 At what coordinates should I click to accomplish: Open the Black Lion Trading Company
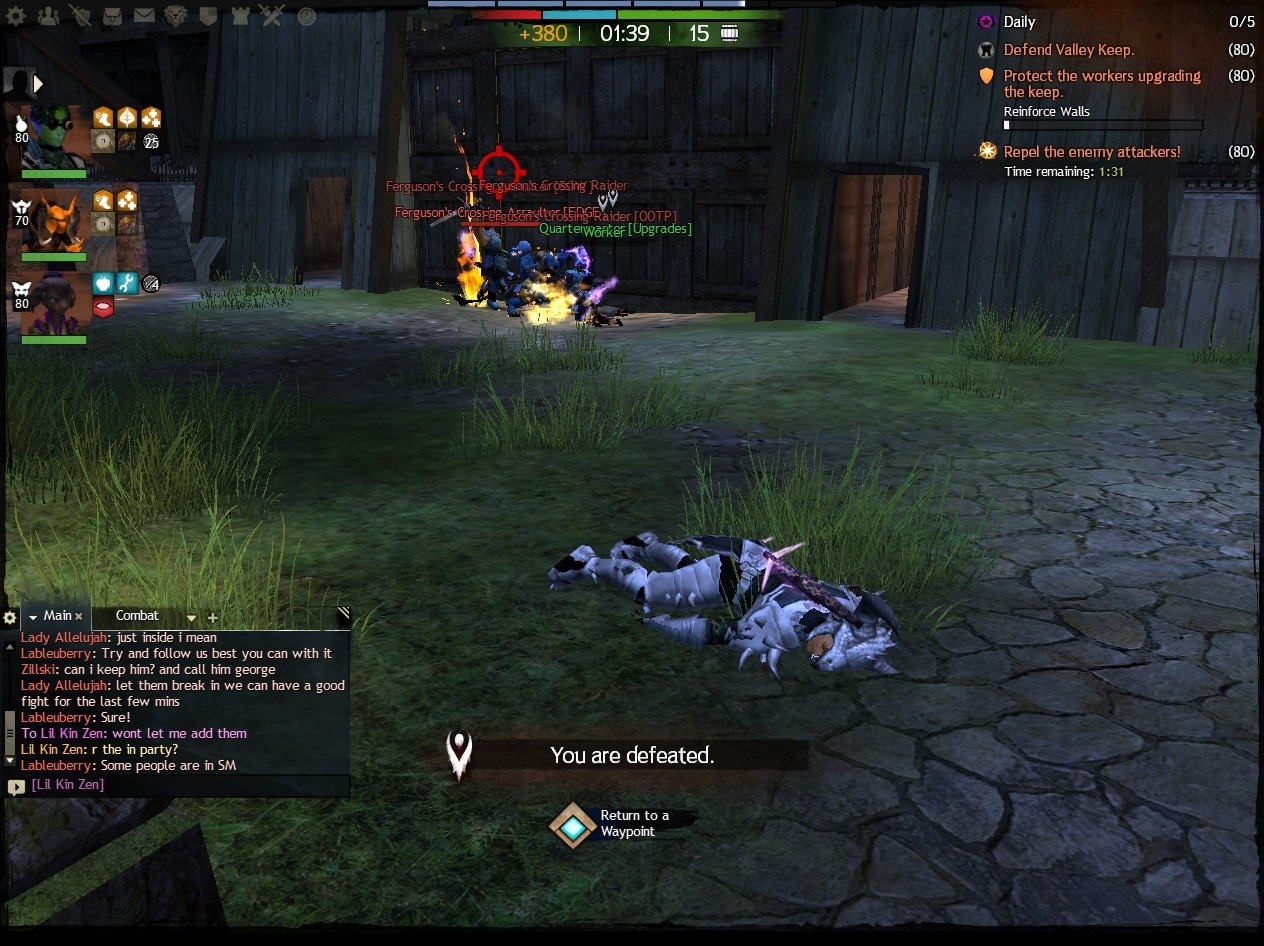point(176,16)
